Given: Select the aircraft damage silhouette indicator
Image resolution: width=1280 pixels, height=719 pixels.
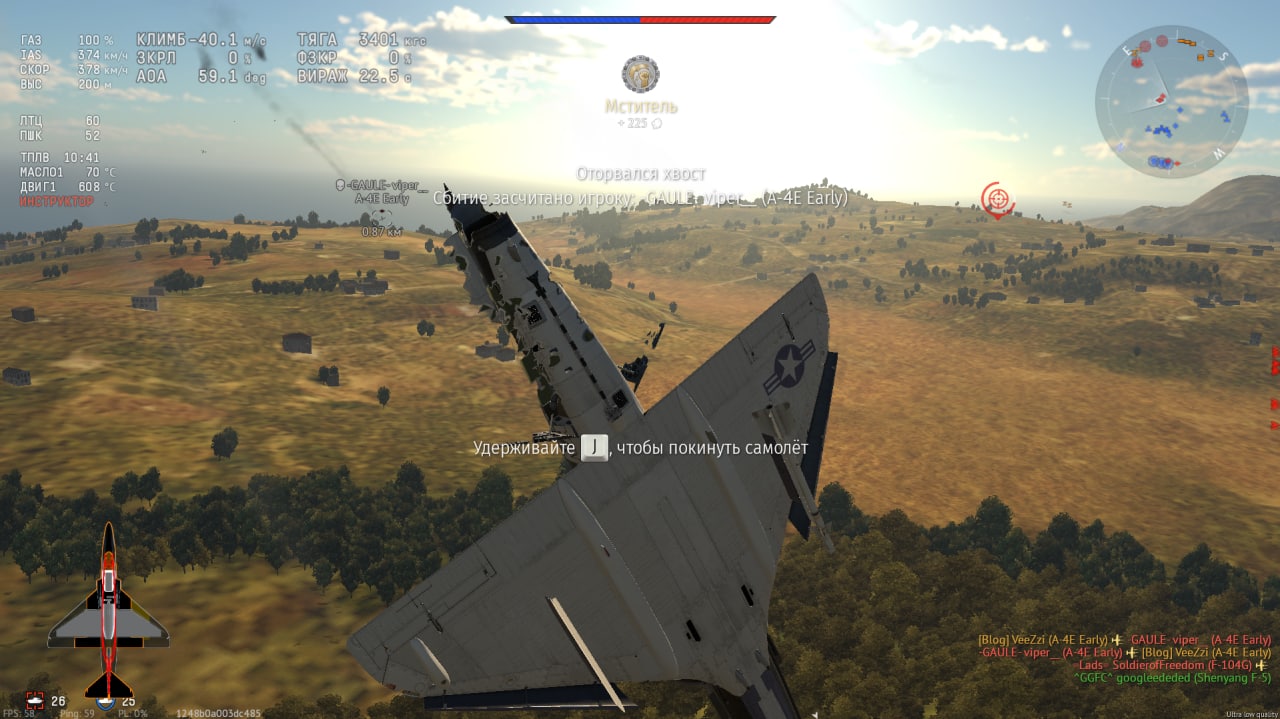Looking at the screenshot, I should [108, 612].
